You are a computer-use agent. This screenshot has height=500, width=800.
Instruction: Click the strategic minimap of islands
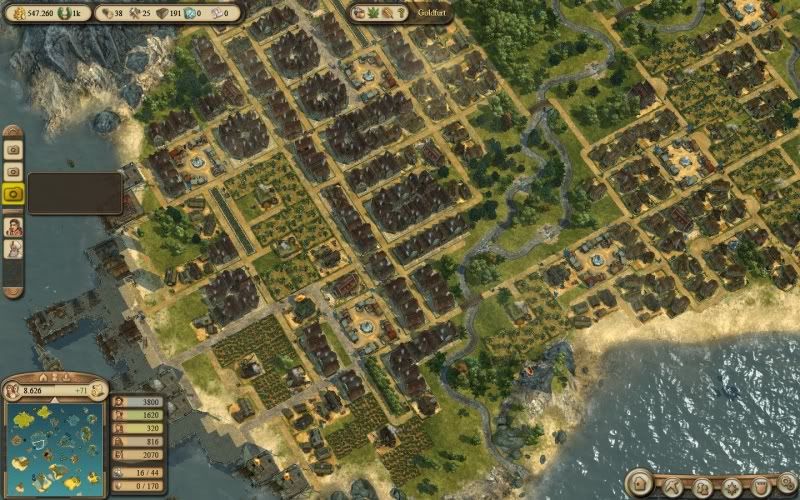[55, 446]
